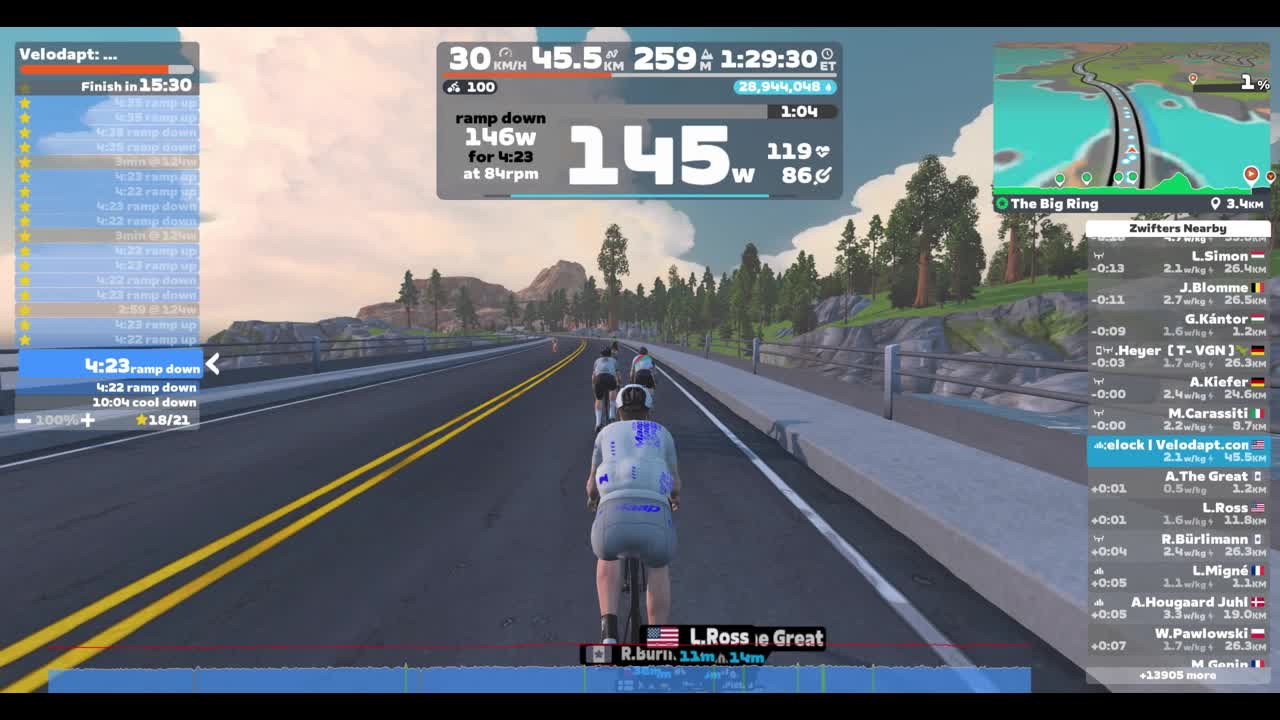This screenshot has height=720, width=1280.
Task: Decrease workout intensity with the minus button
Action: pos(24,420)
